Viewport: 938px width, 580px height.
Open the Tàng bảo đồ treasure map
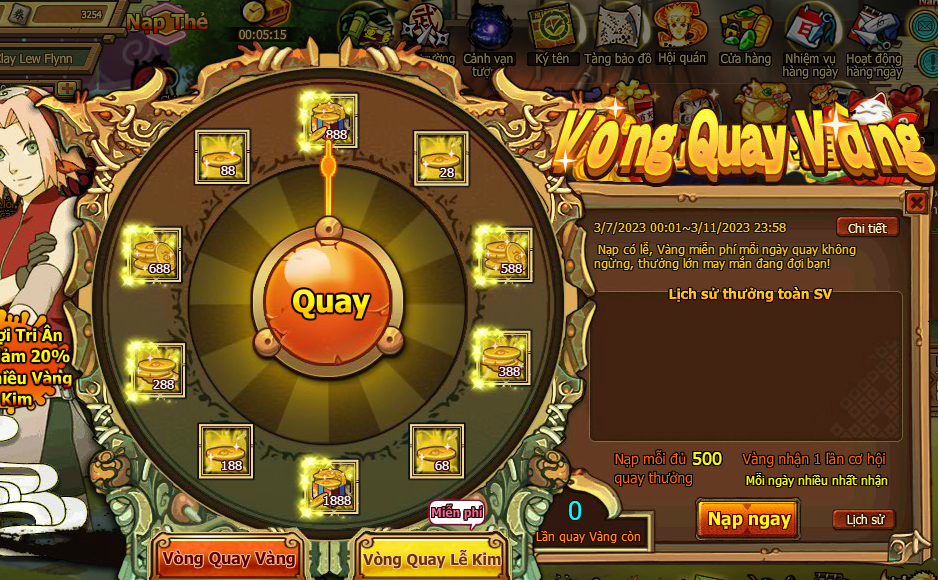click(x=618, y=34)
